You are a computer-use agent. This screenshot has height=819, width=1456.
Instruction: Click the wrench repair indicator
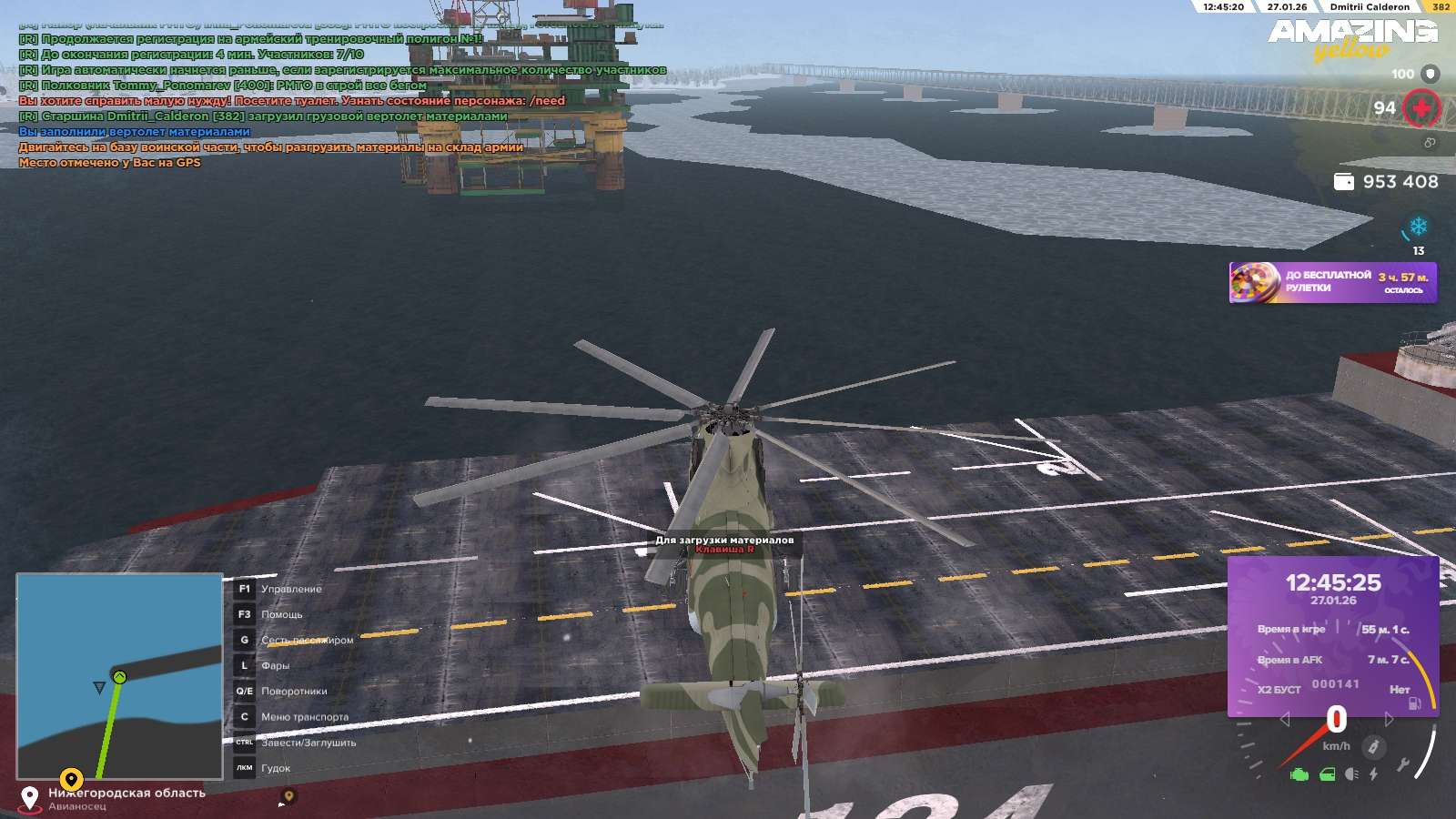1403,764
